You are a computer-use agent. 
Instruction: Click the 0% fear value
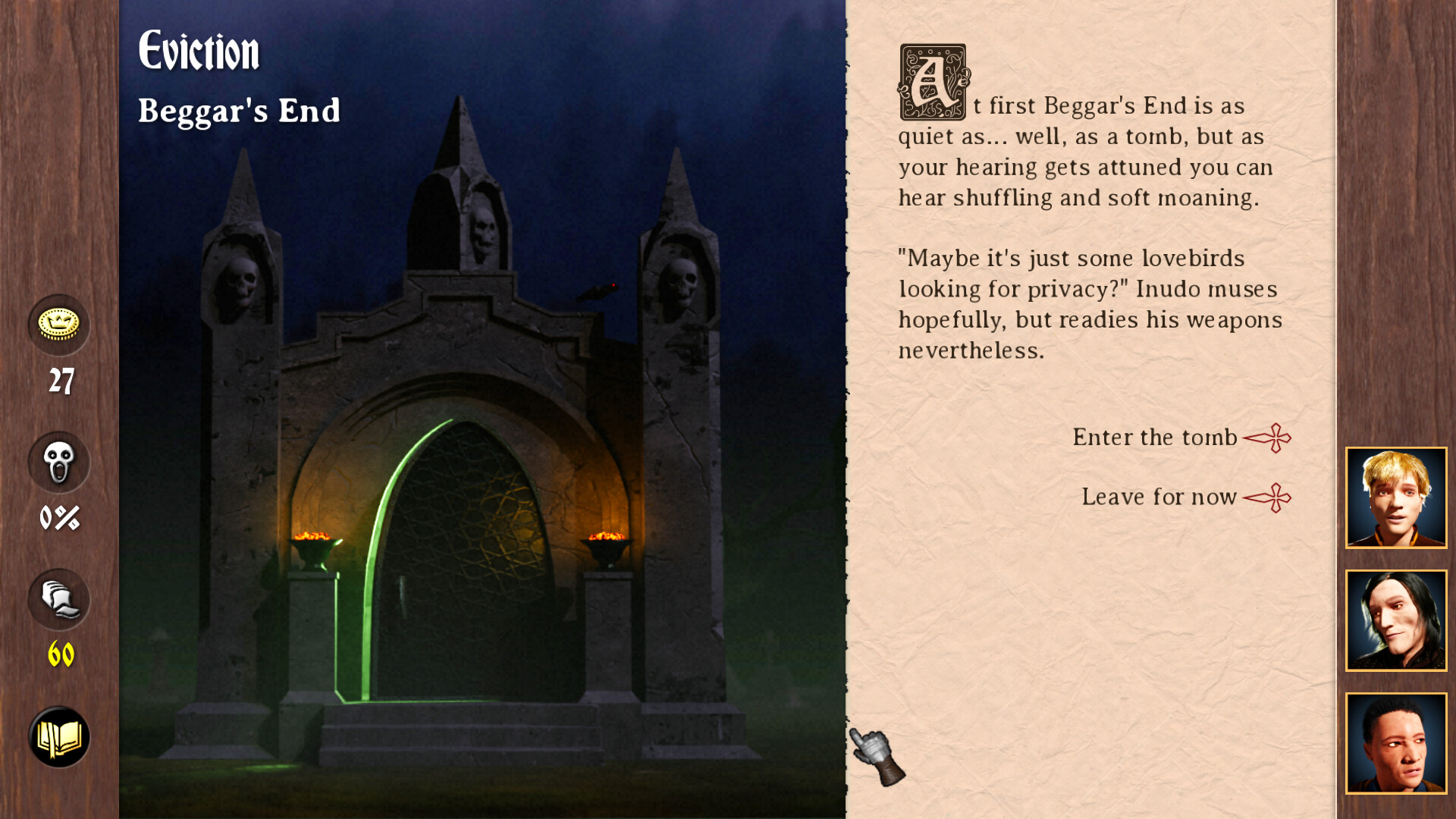click(59, 518)
